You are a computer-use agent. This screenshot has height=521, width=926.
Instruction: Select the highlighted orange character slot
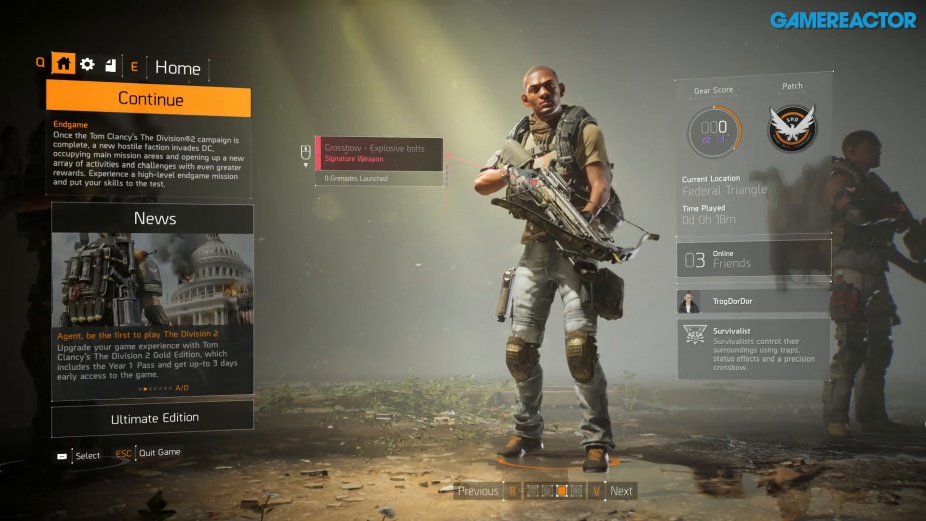coord(562,491)
